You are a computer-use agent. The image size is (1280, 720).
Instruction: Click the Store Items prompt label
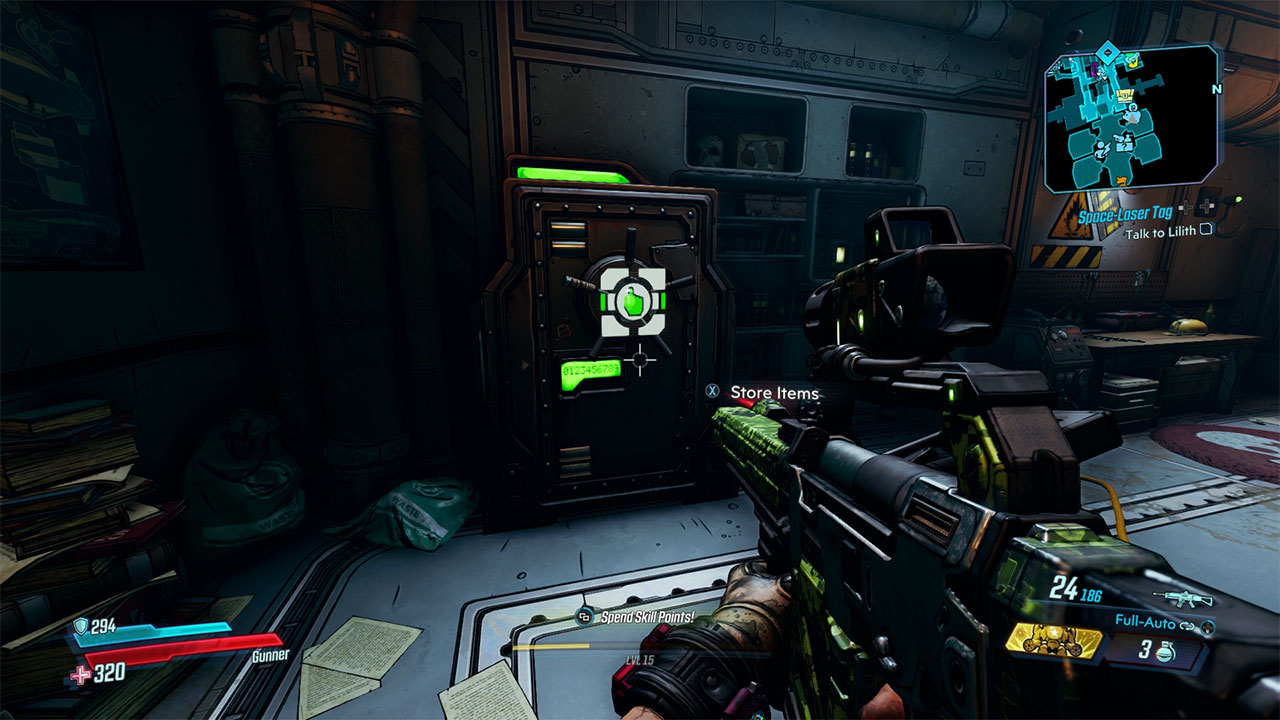pos(774,393)
